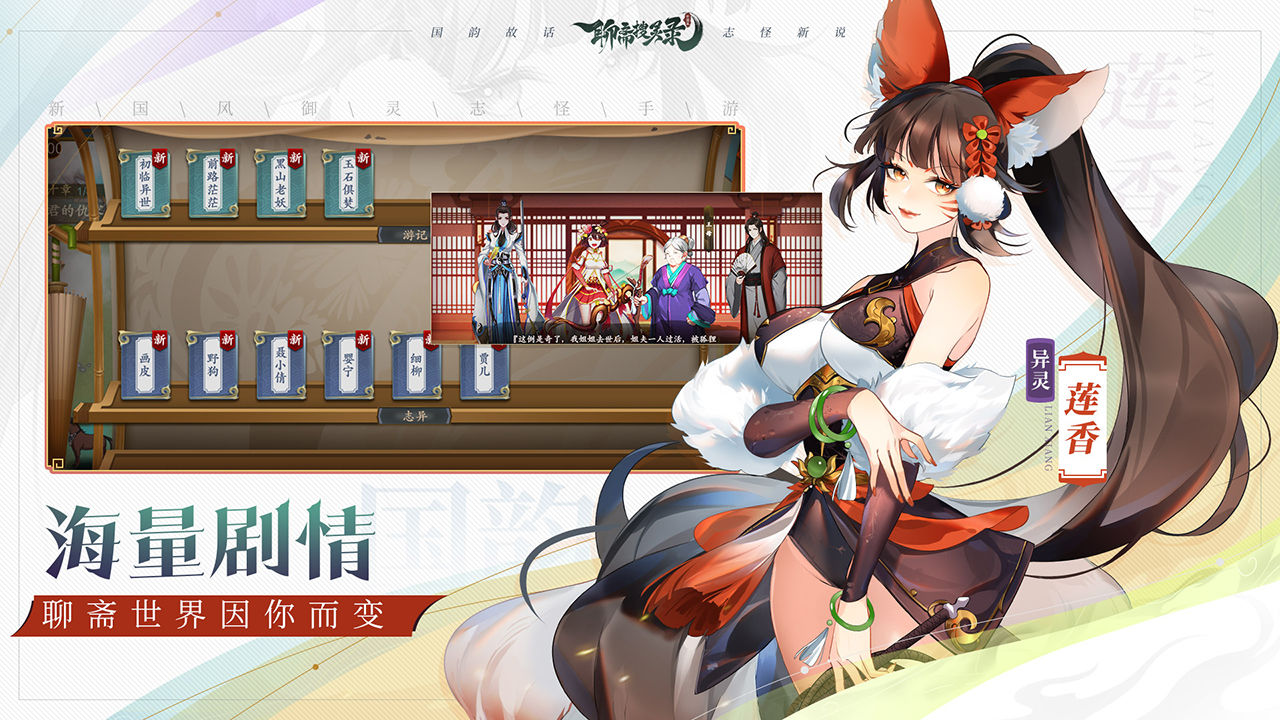1280x720 pixels.
Task: Expand the 志异 shelf category
Action: tap(415, 414)
